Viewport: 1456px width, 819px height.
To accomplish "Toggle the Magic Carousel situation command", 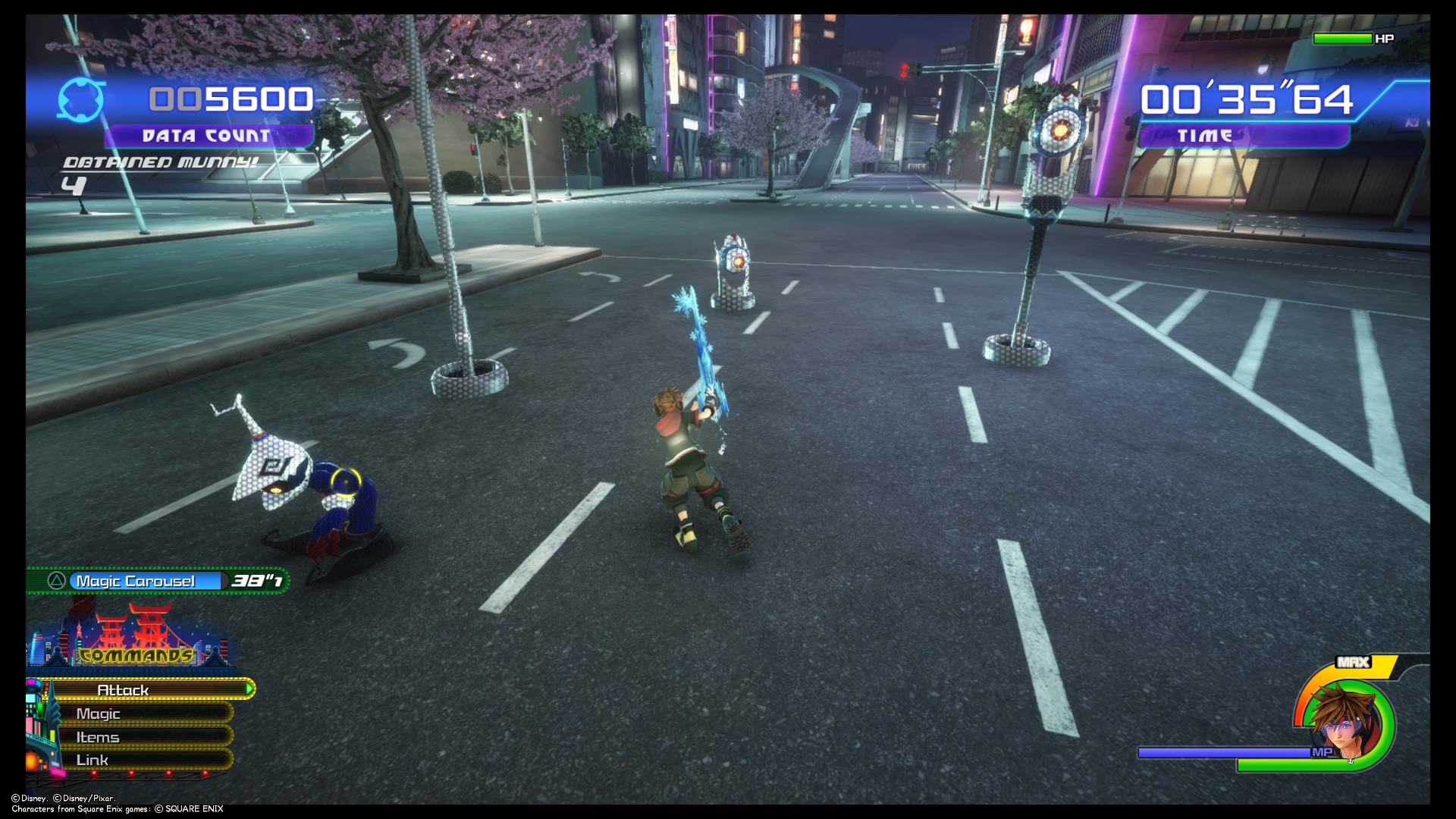I will click(140, 580).
